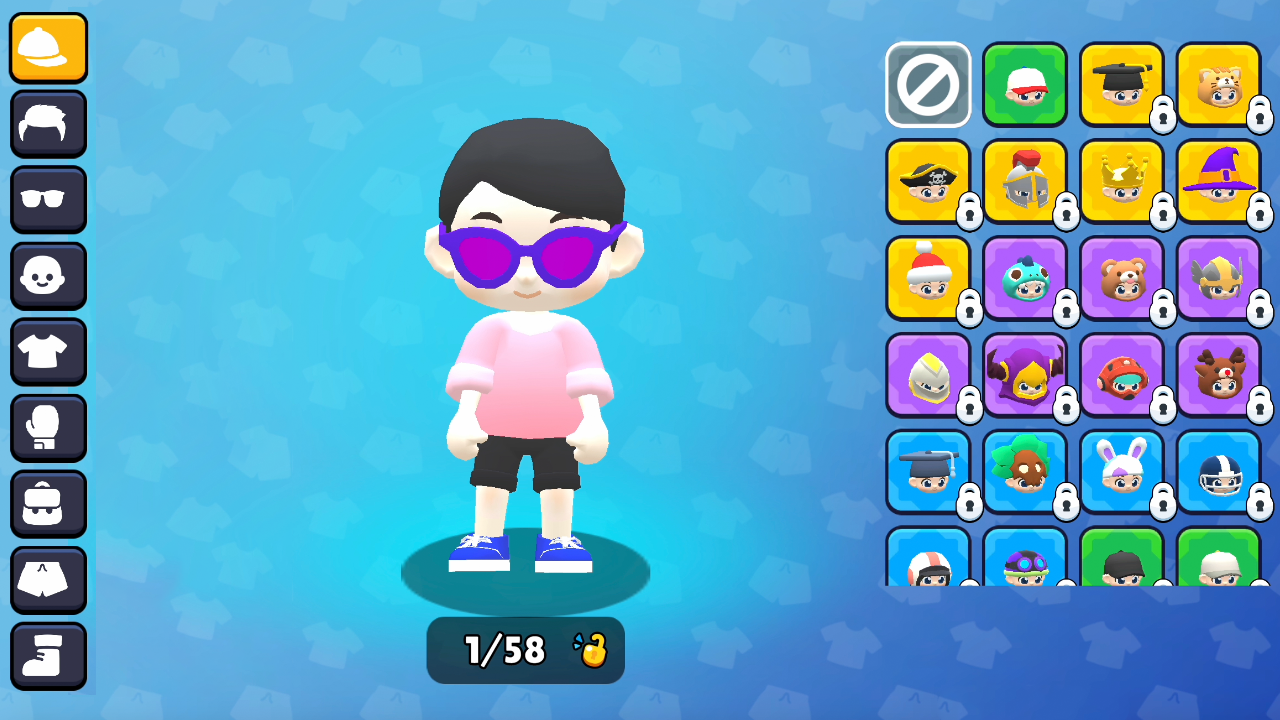Pick the red Santa hat
Screen dimensions: 1280x720
(928, 278)
